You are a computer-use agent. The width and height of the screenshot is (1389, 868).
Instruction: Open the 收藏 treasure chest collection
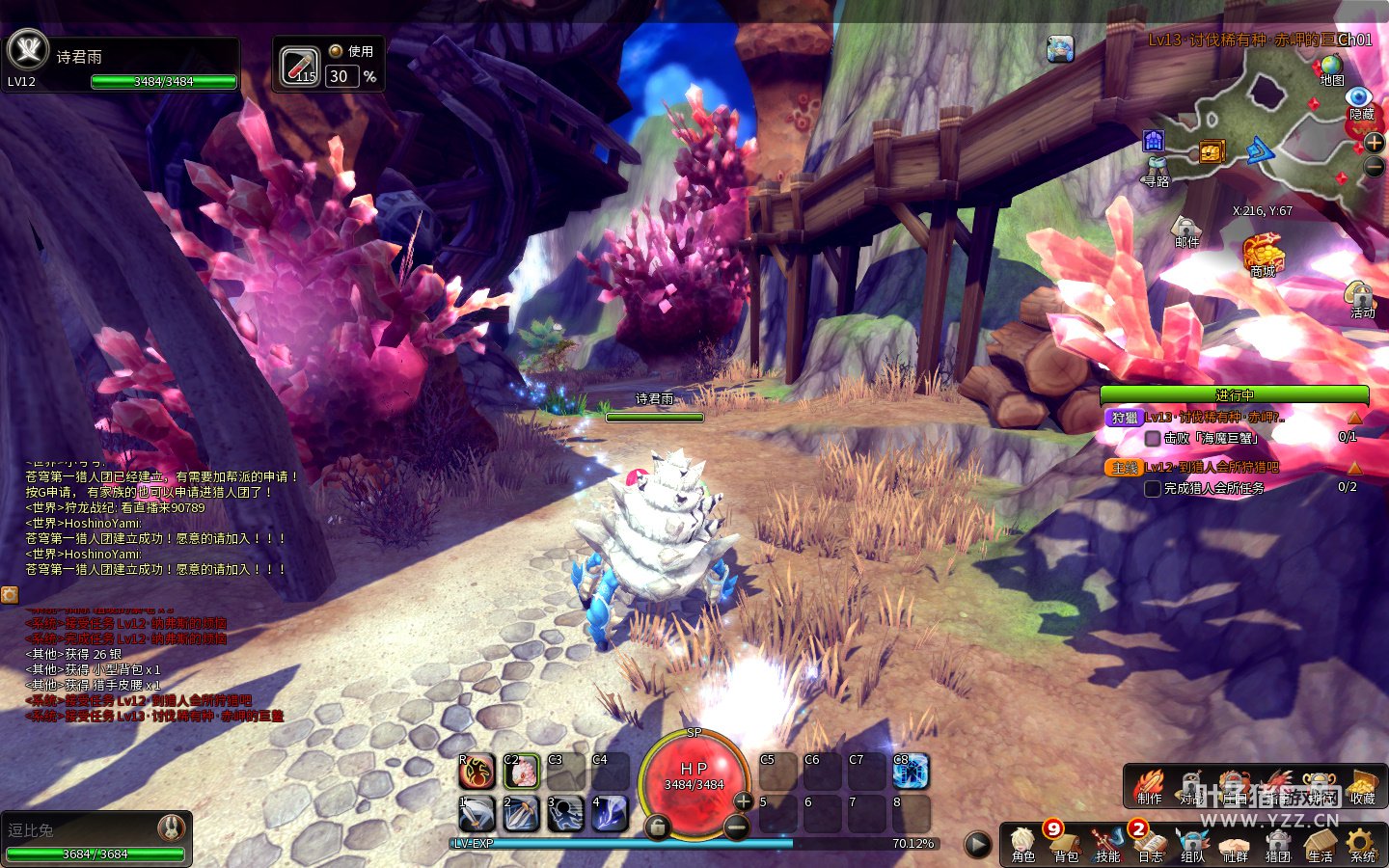coord(1362,785)
